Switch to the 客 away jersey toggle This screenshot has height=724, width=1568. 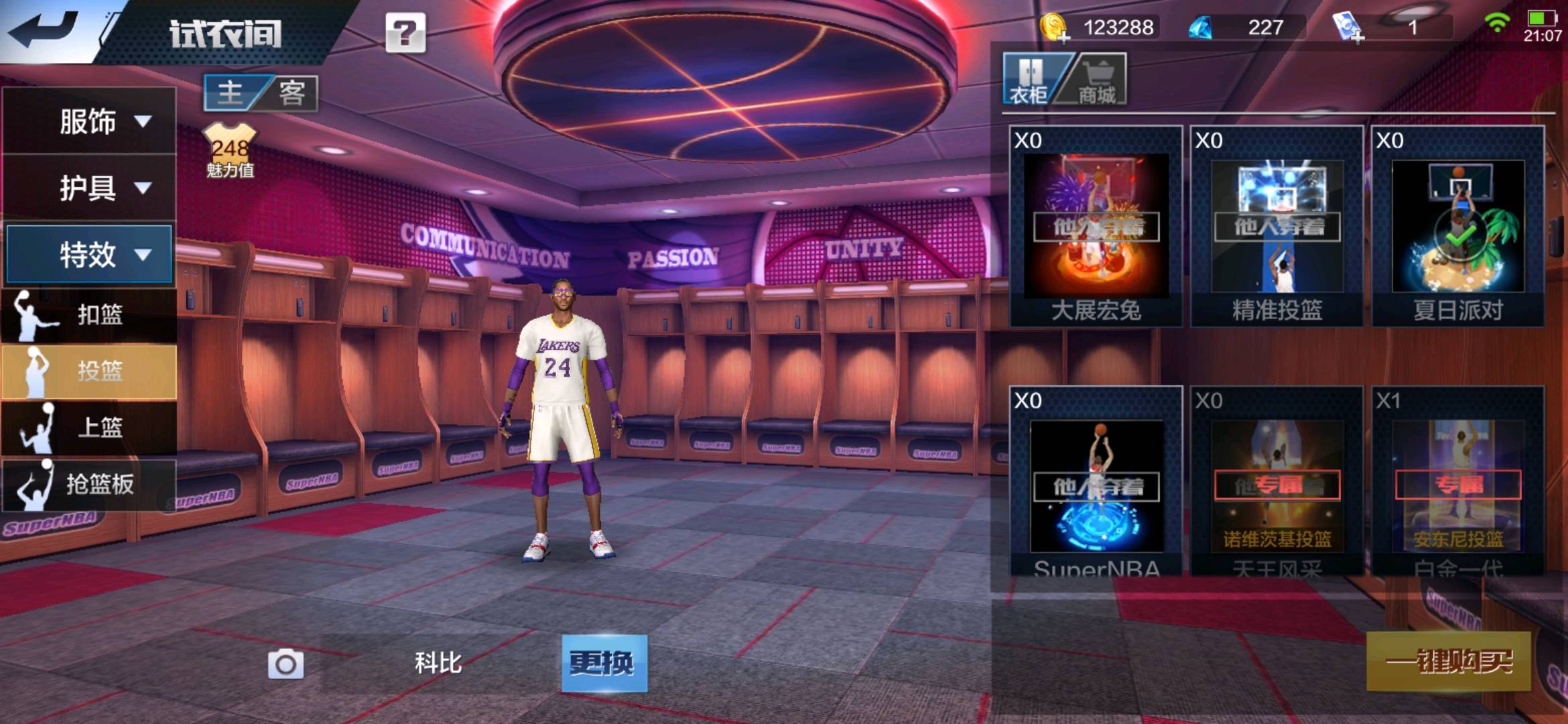(x=292, y=93)
